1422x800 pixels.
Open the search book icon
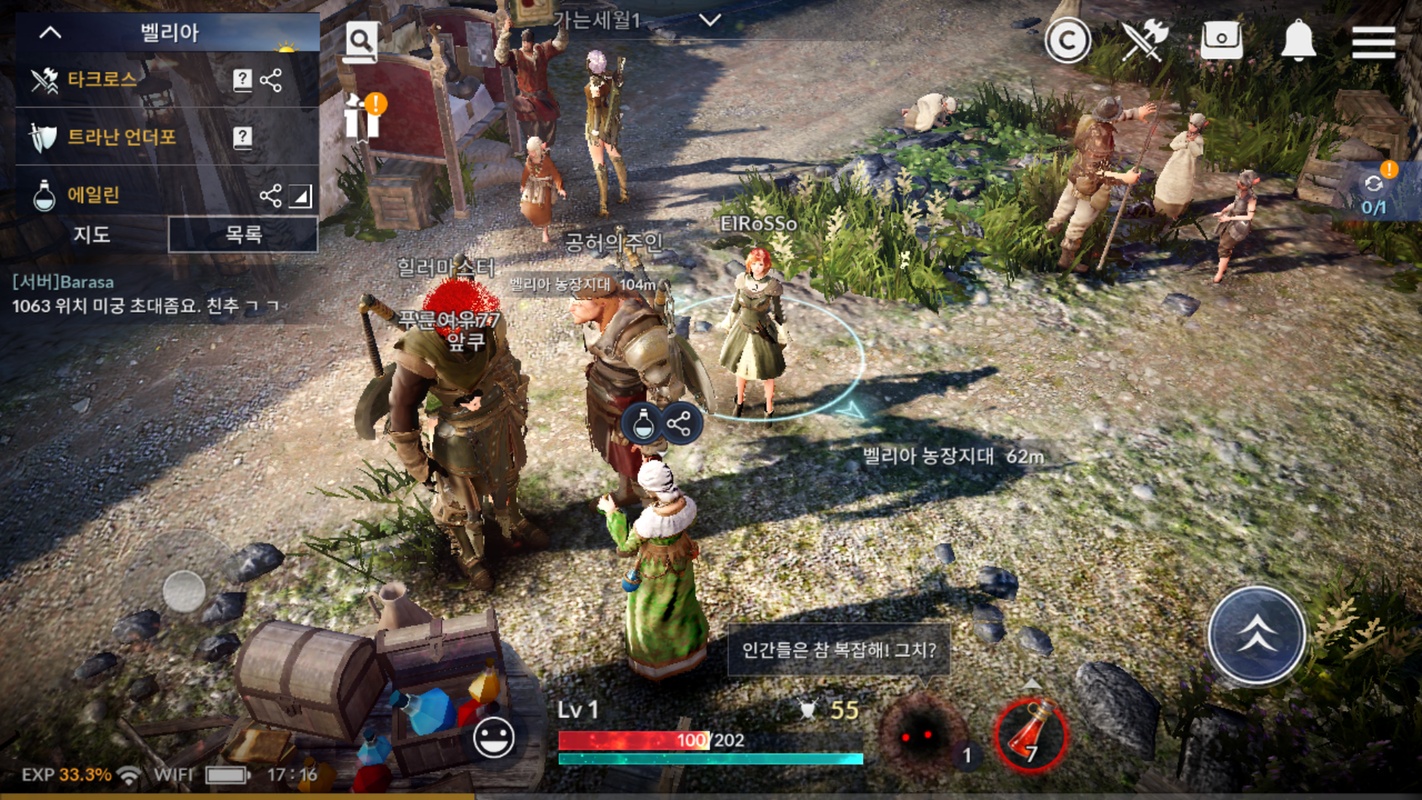click(x=361, y=42)
